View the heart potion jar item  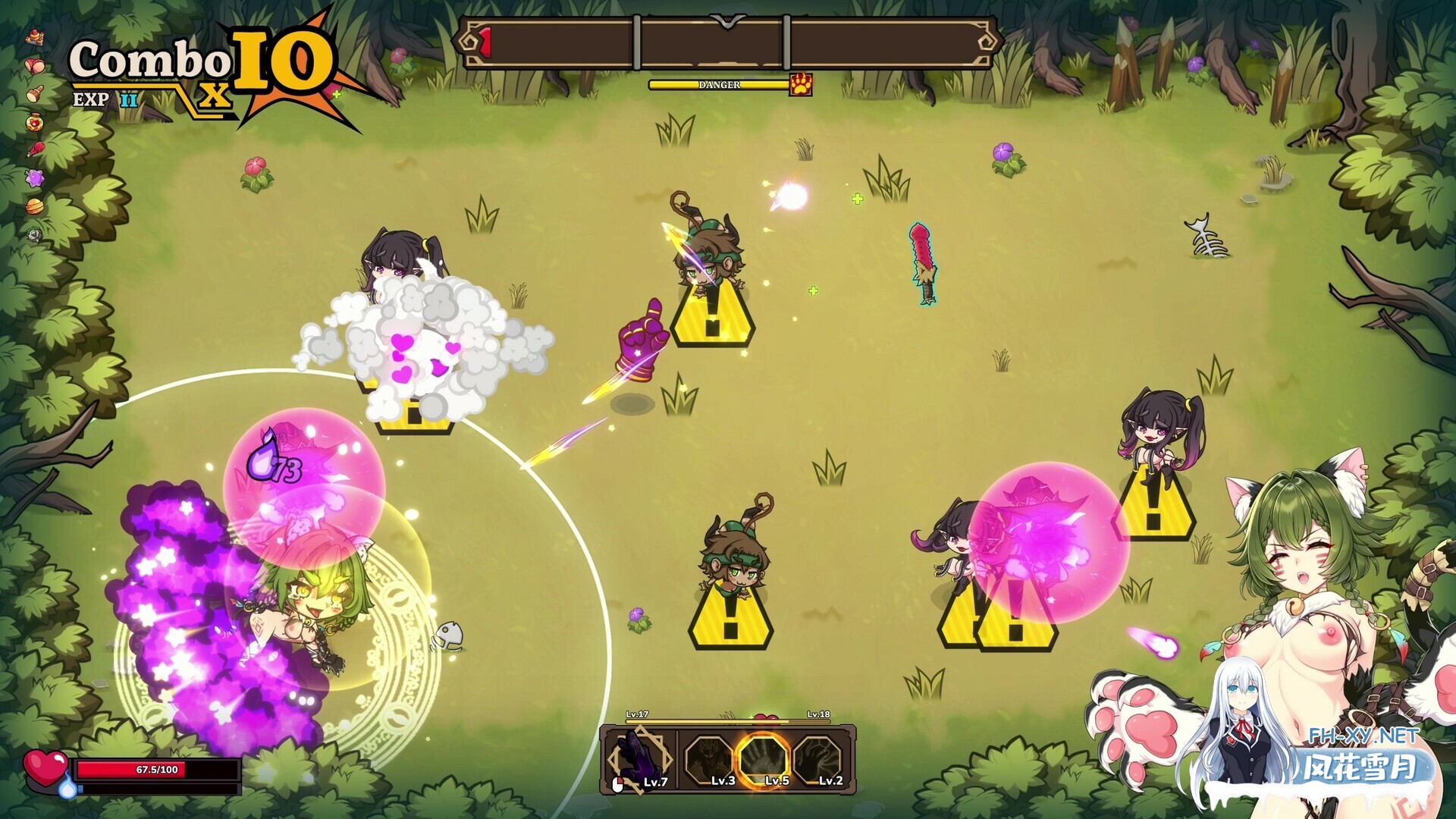(x=35, y=122)
